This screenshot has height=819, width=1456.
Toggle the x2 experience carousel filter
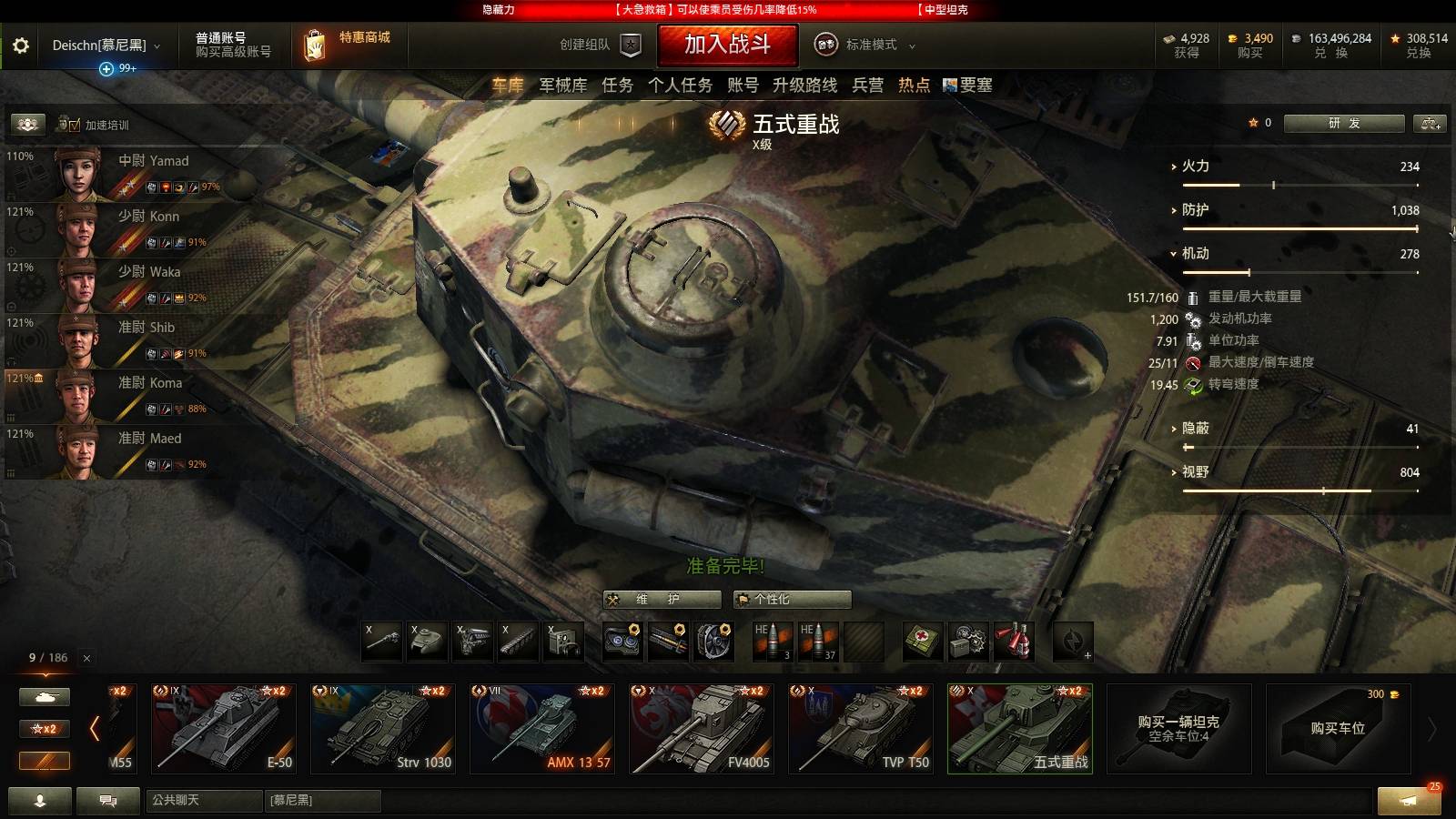(x=44, y=729)
